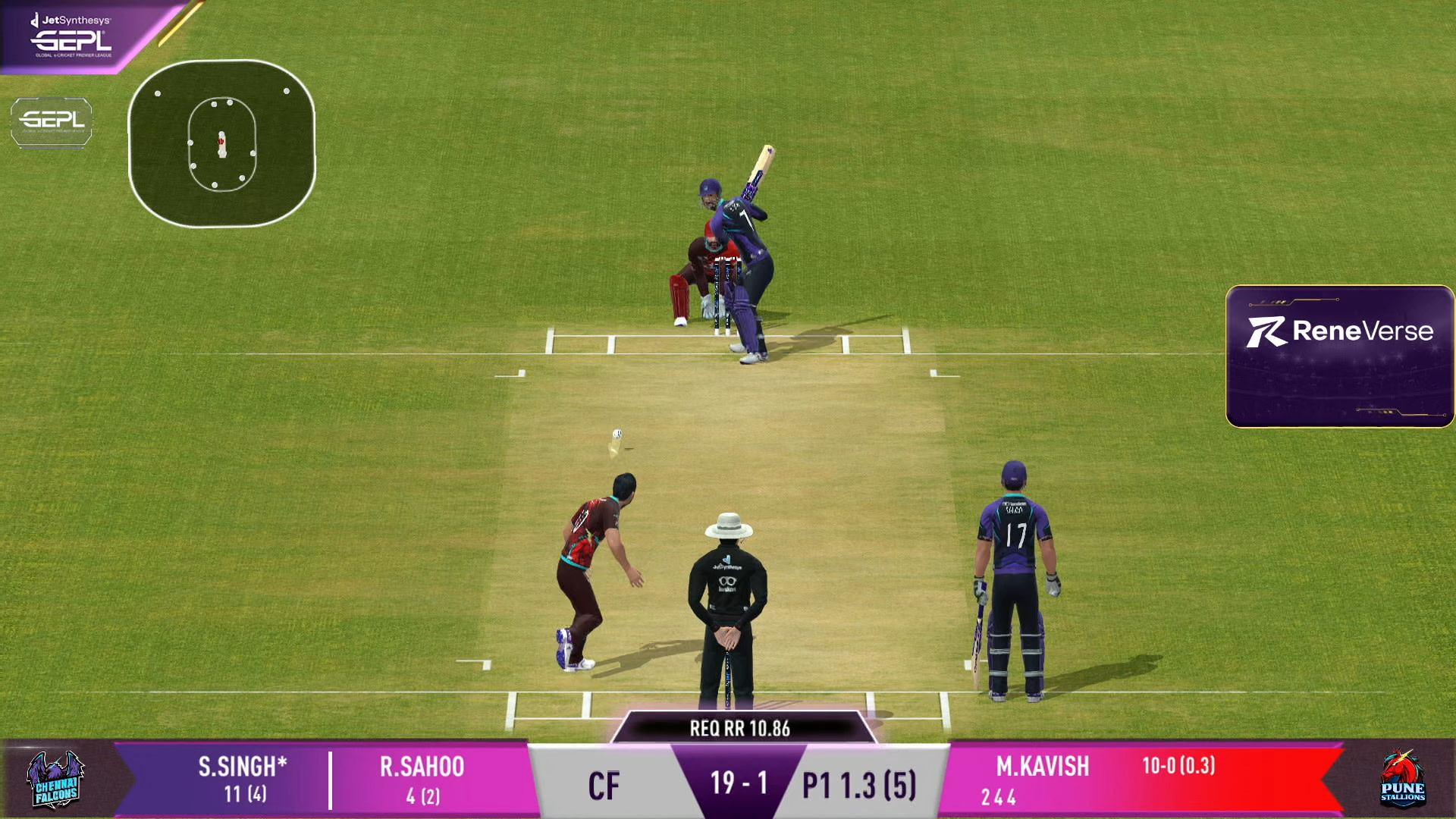This screenshot has height=819, width=1456.
Task: Click the hexagonal GEPL watermark badge
Action: point(52,121)
